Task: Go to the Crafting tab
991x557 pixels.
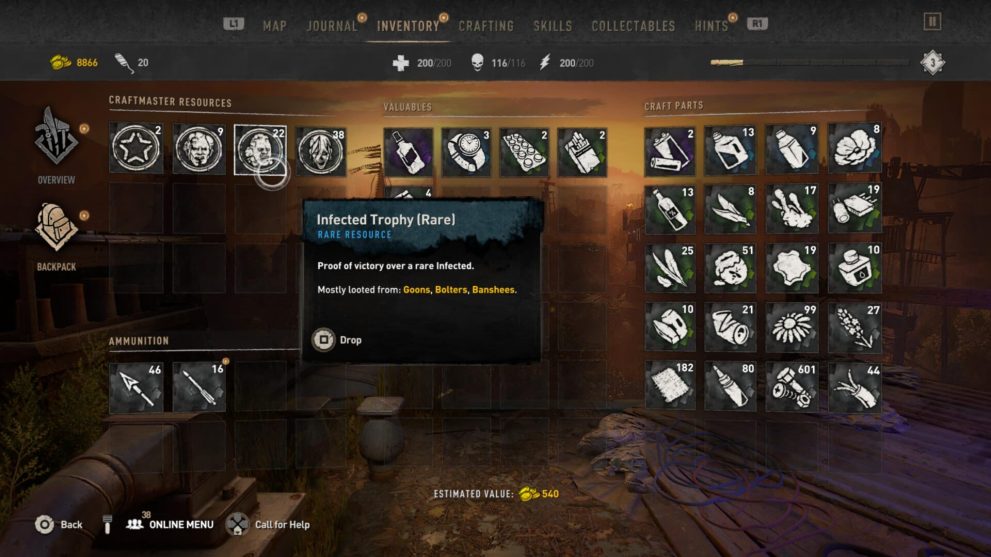Action: 486,26
